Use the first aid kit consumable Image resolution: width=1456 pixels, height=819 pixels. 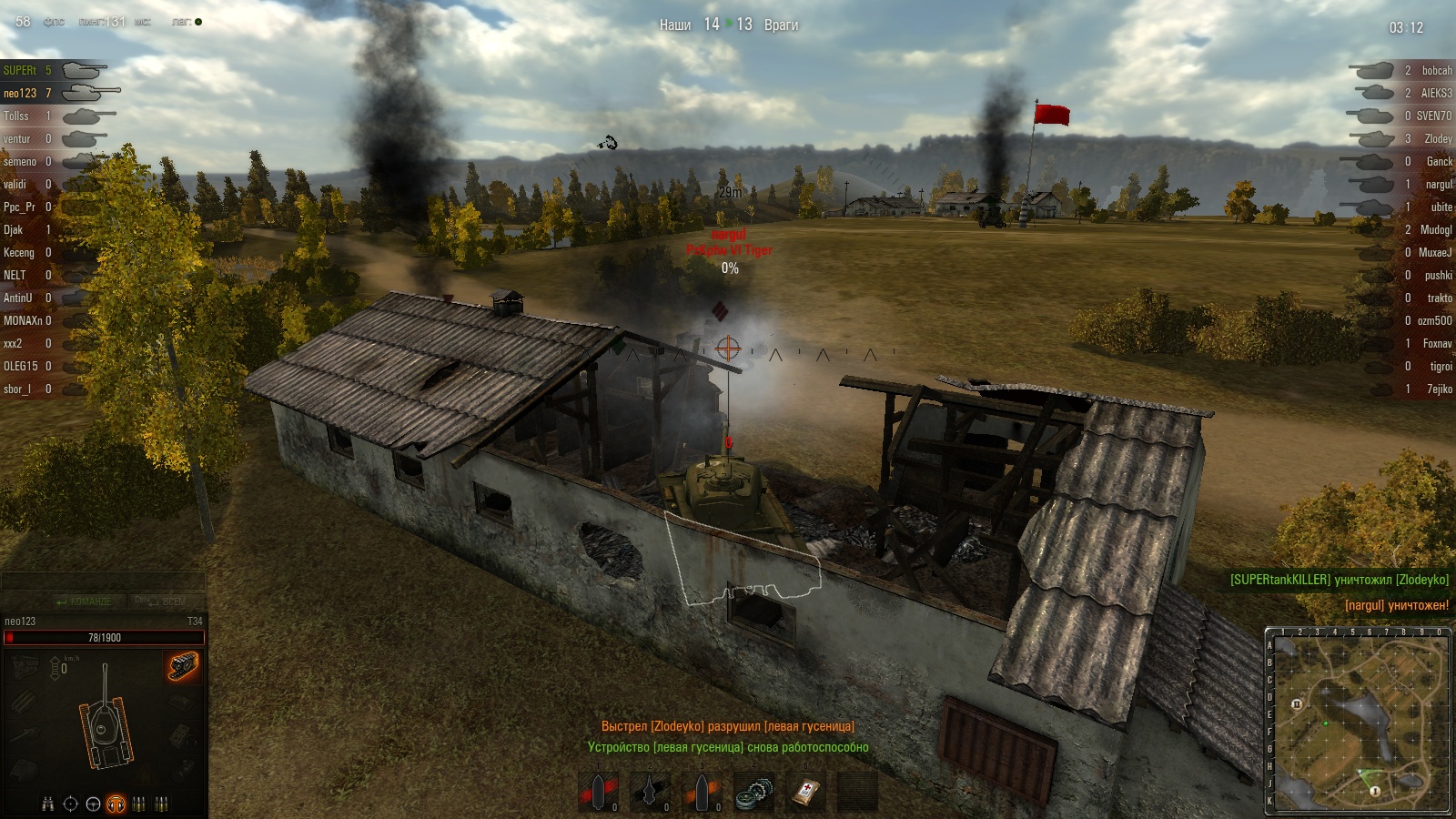click(805, 792)
